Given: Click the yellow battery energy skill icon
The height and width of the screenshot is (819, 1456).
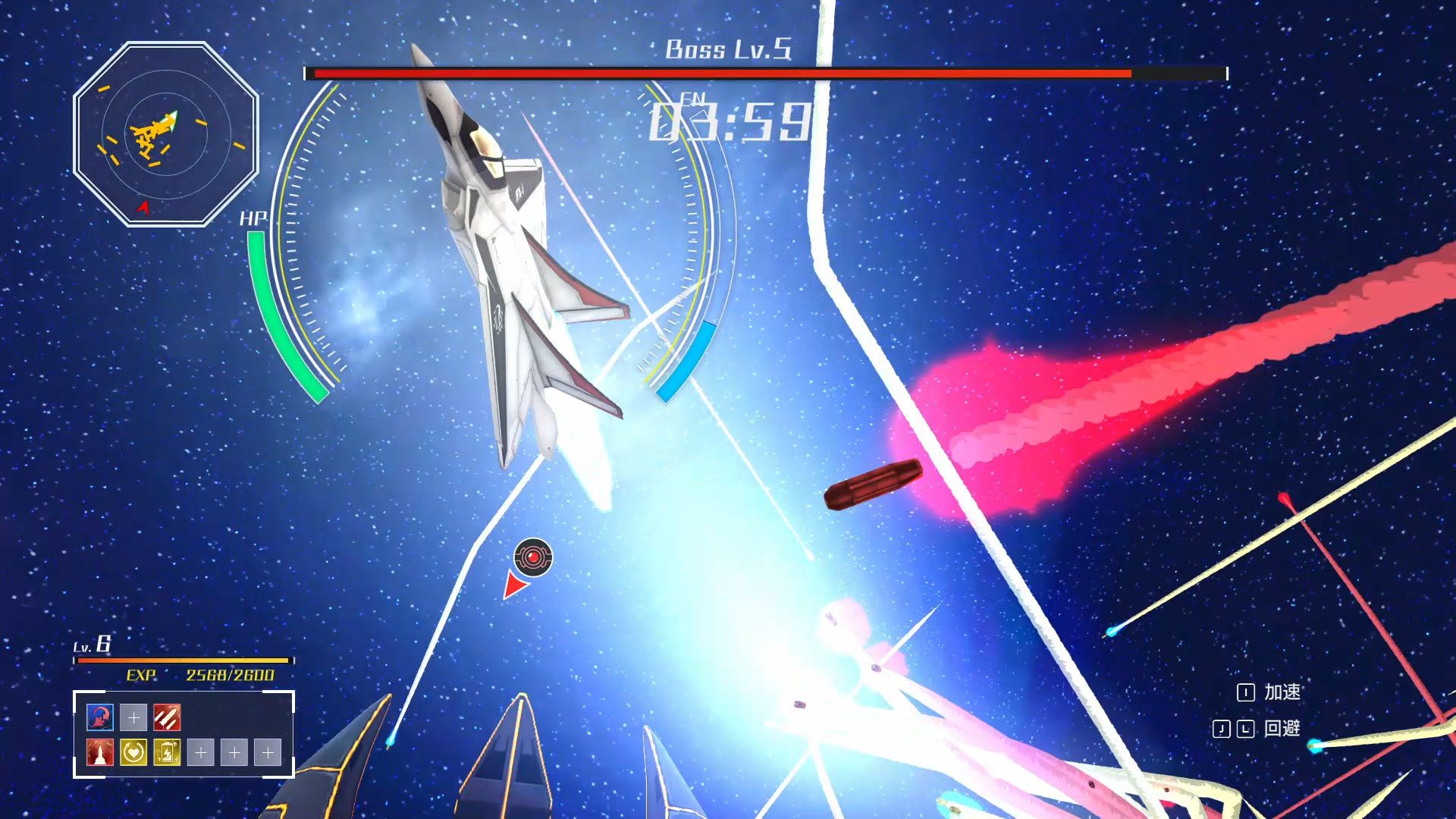Looking at the screenshot, I should (x=168, y=754).
